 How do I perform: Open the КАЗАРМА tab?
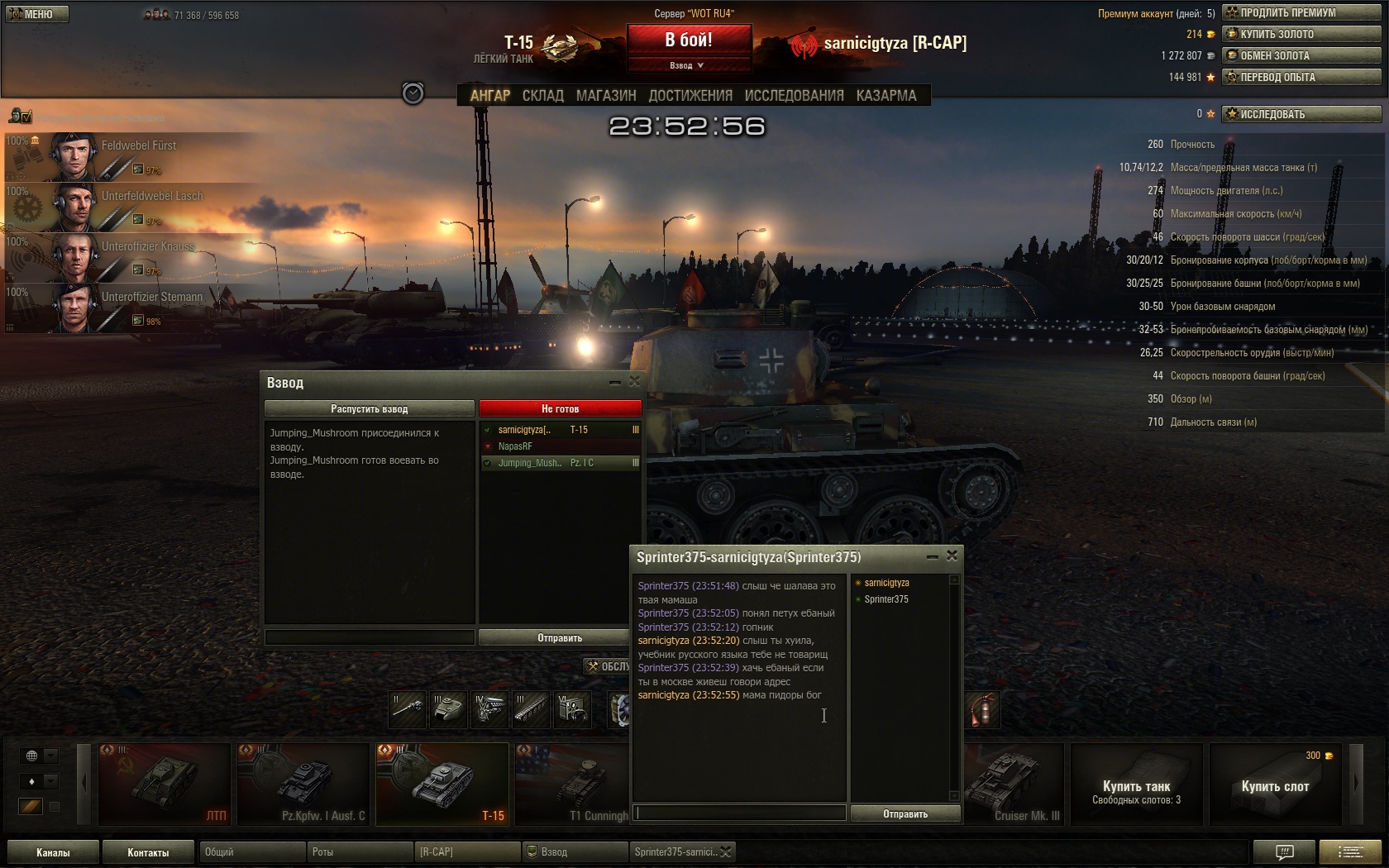886,96
